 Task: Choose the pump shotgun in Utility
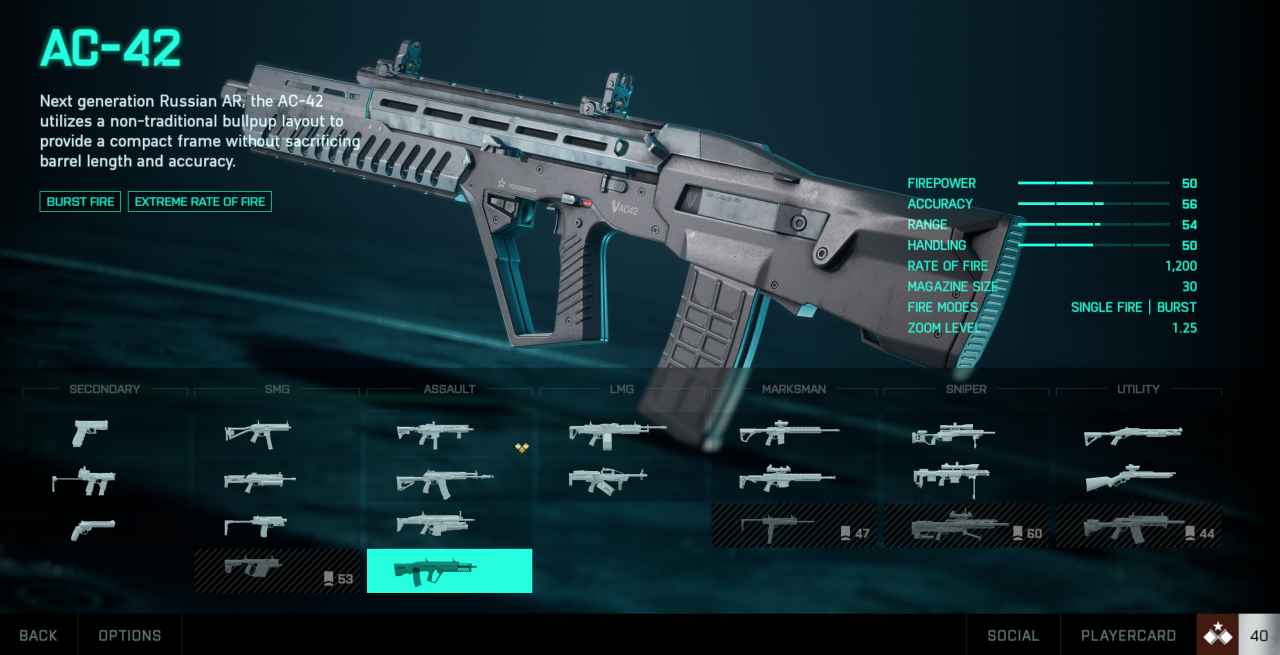coord(1133,434)
